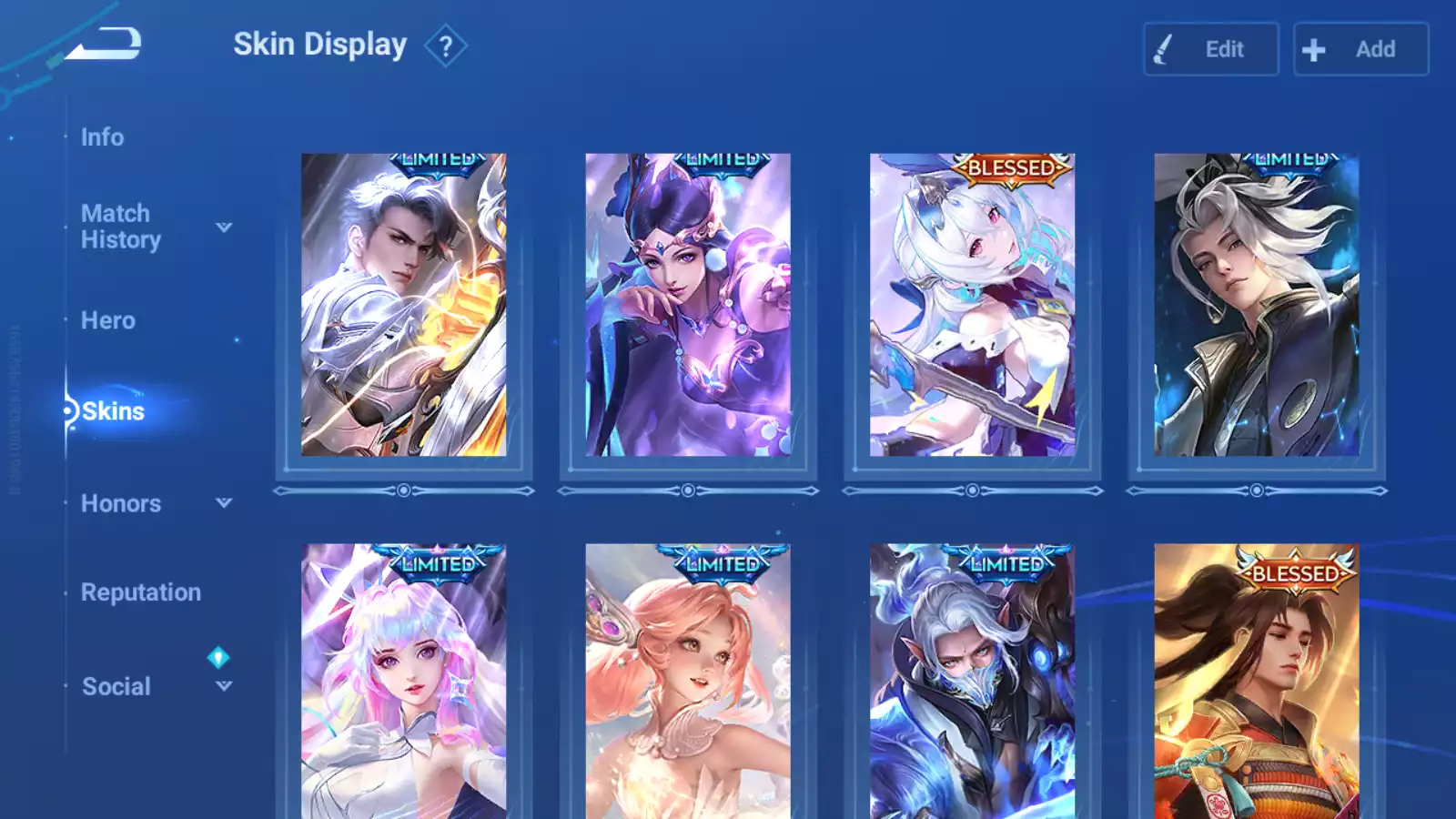
Task: Pick the pink-haired girl with rainbow hair skin
Action: [x=403, y=682]
